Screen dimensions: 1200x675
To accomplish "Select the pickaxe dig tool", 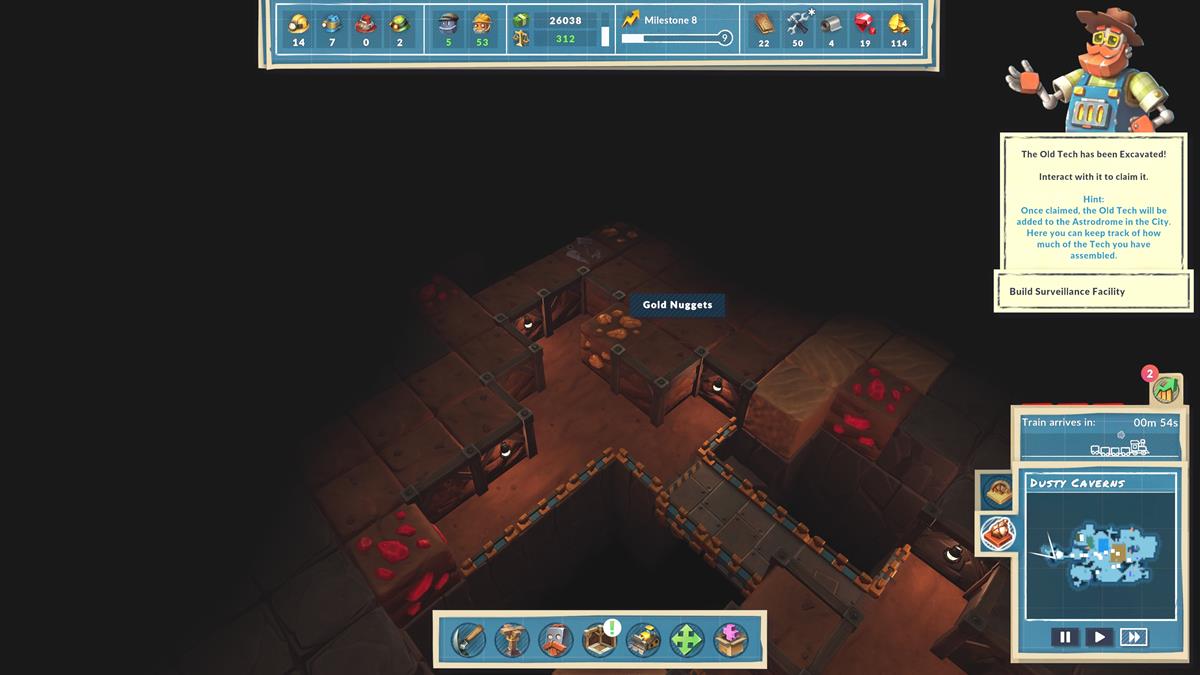I will coord(468,639).
